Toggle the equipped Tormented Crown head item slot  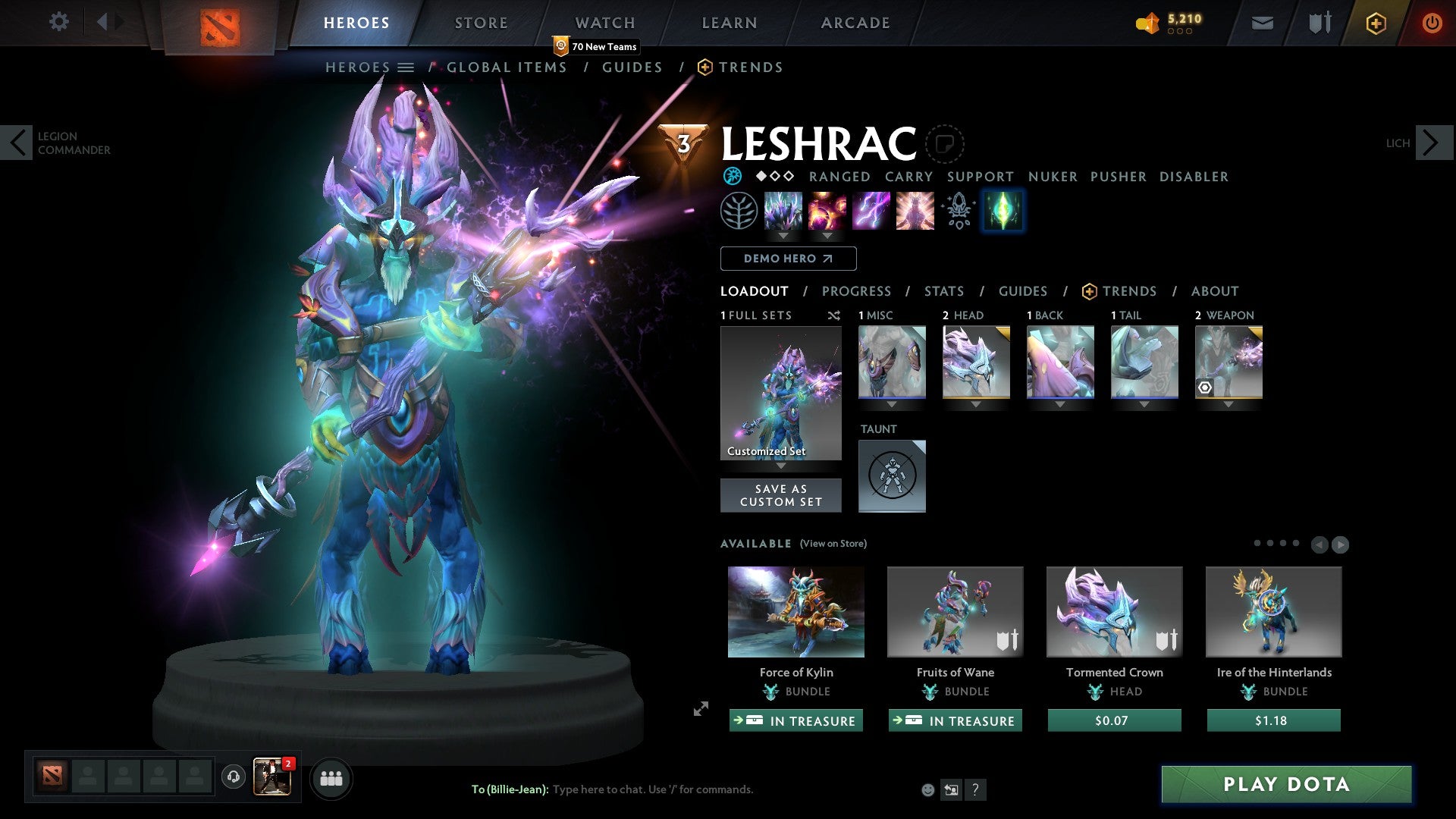[976, 362]
